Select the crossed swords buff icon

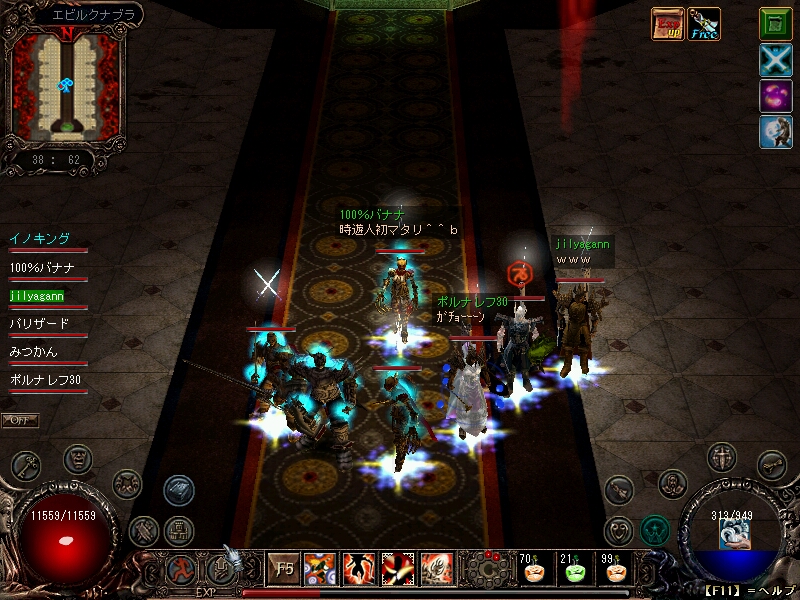[x=775, y=61]
